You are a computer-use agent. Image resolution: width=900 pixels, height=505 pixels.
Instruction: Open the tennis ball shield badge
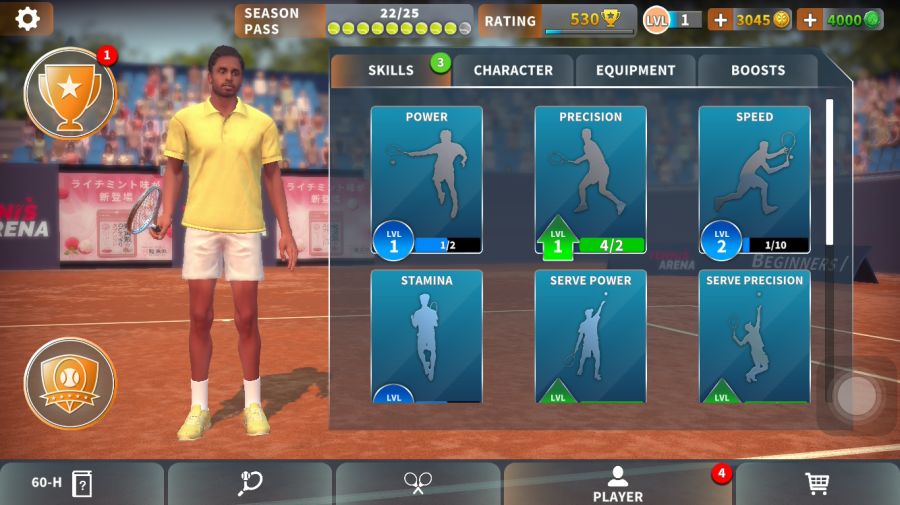point(70,382)
